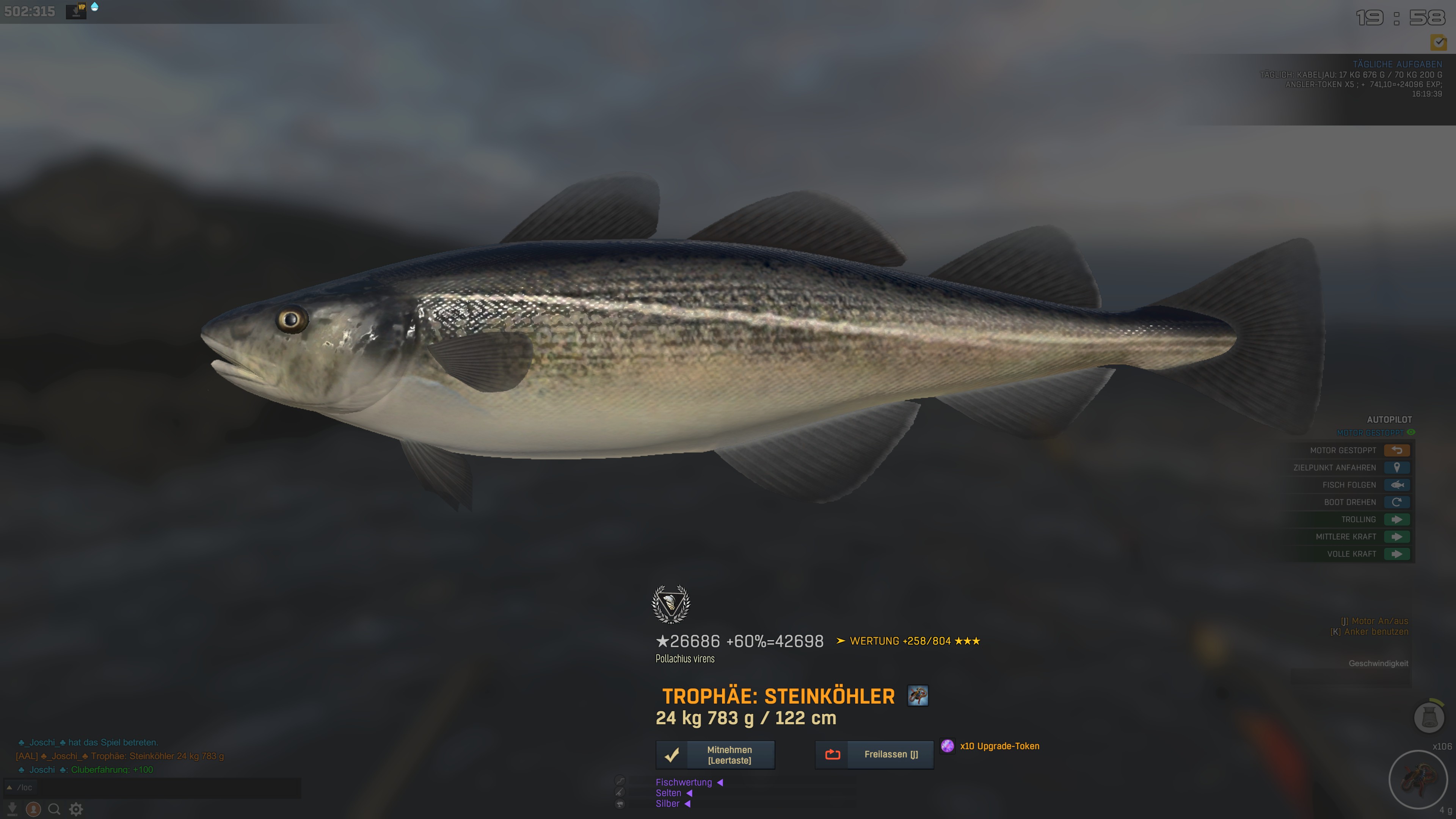This screenshot has height=819, width=1456.
Task: Set autopilot to Mittlere Kraft
Action: click(x=1396, y=537)
